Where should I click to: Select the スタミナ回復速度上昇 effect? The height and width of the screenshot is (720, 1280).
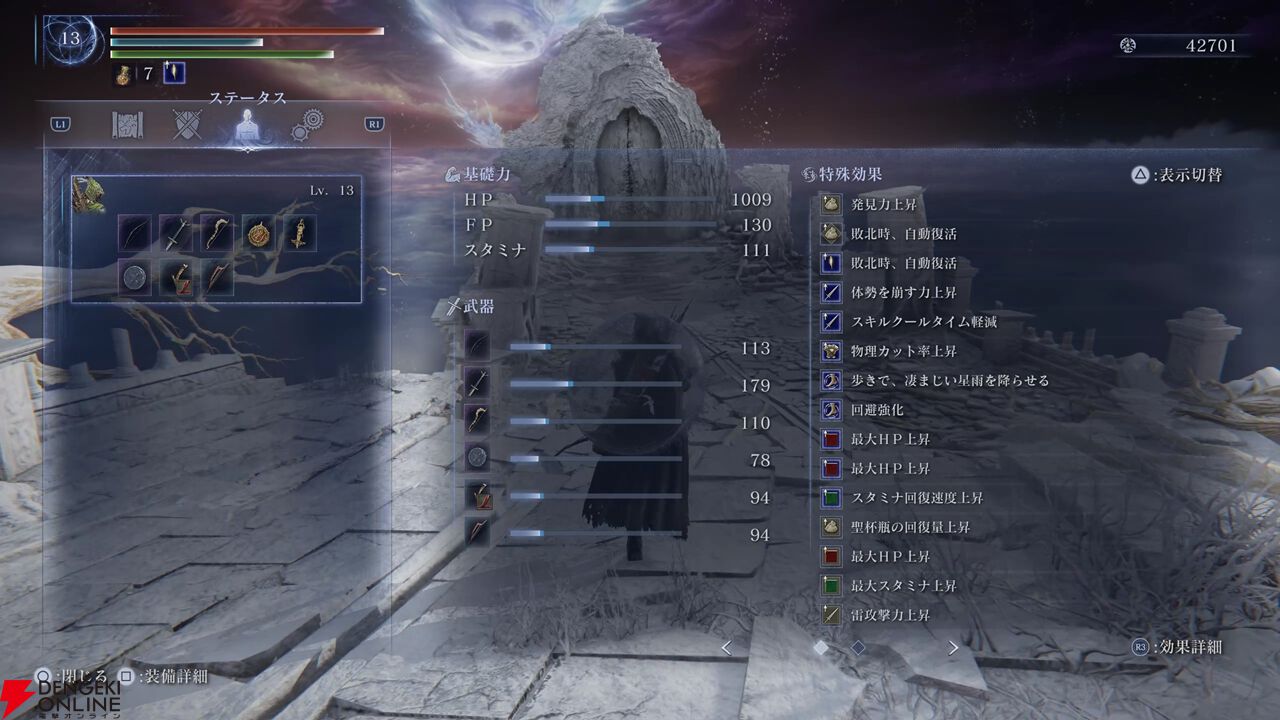point(916,498)
